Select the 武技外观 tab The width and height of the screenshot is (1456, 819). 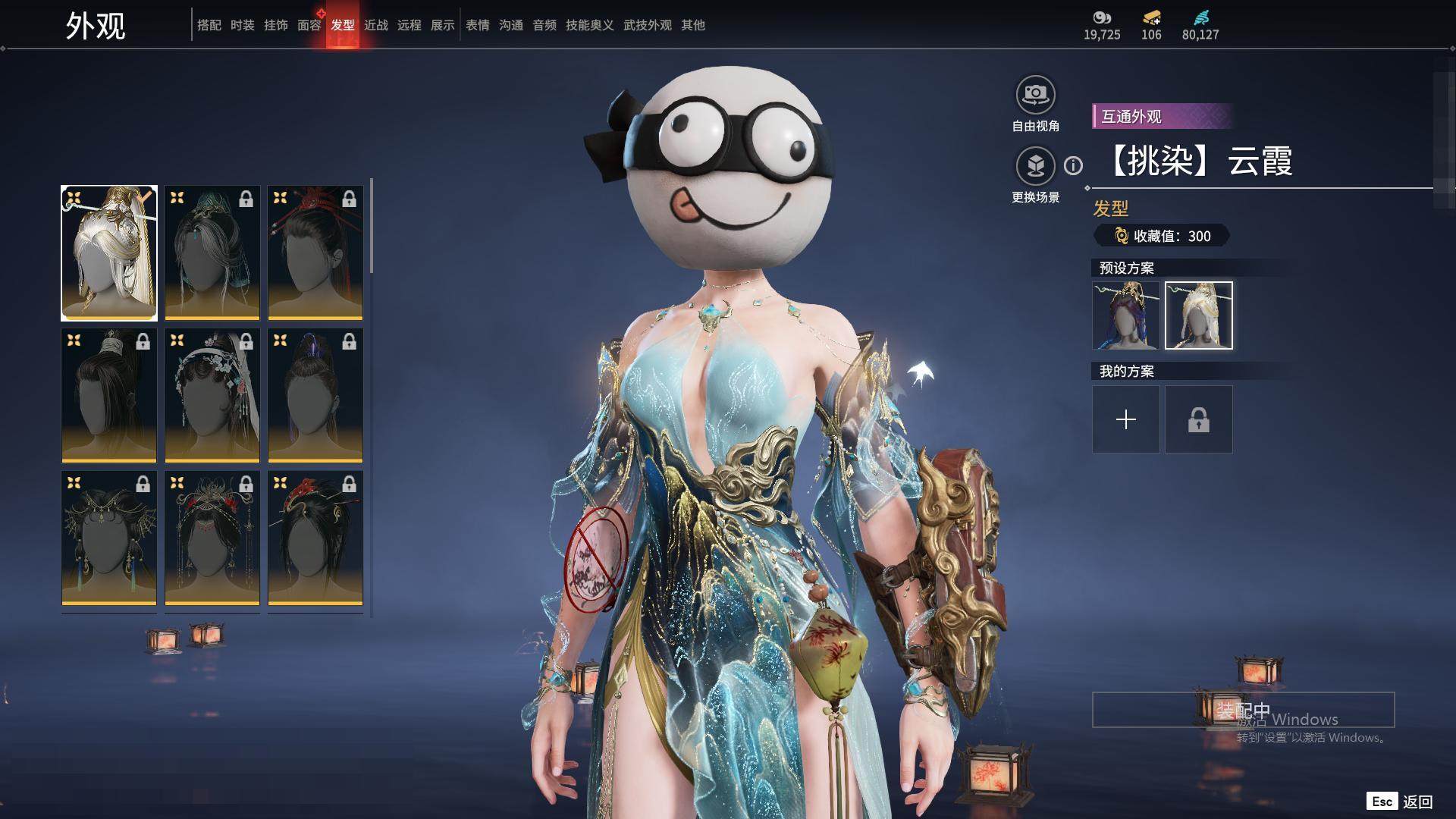click(647, 25)
